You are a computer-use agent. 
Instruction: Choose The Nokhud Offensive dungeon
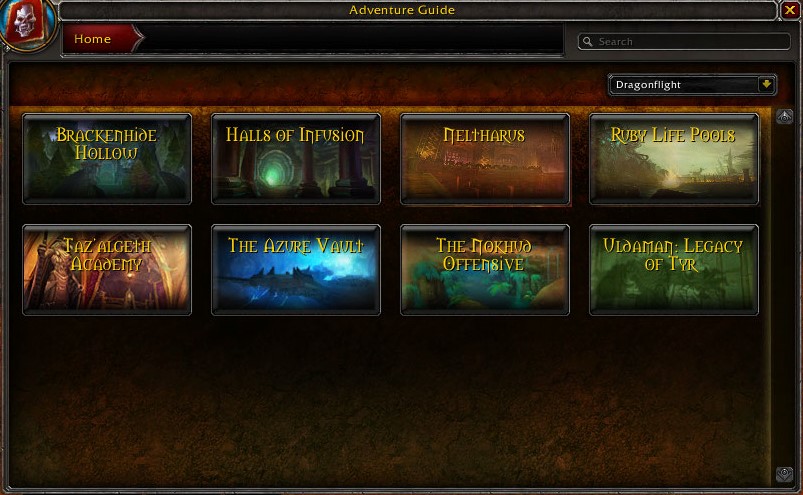point(485,269)
